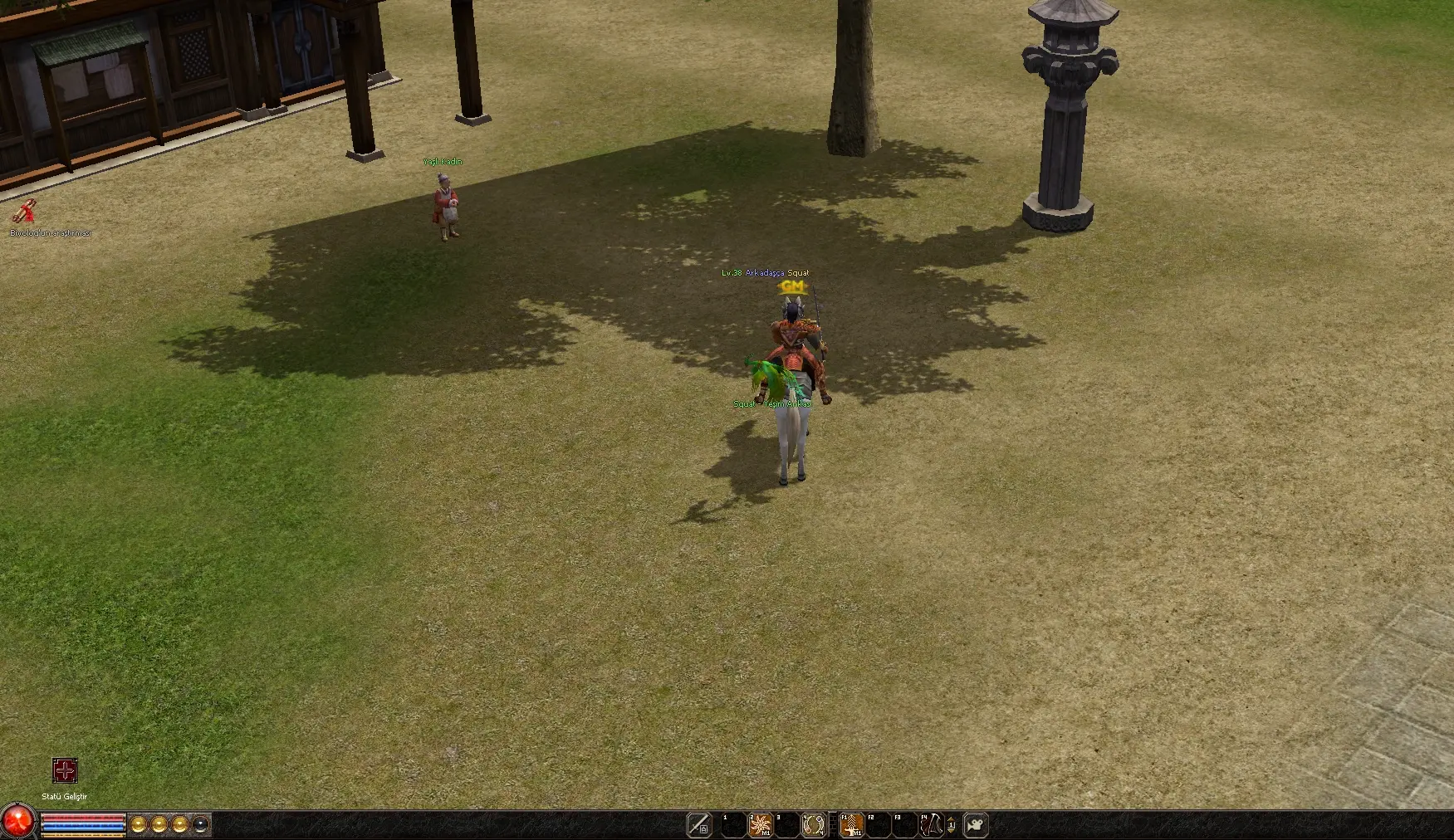Open the Biyoloğun araştırması quest scroll
This screenshot has width=1454, height=840.
click(x=24, y=212)
